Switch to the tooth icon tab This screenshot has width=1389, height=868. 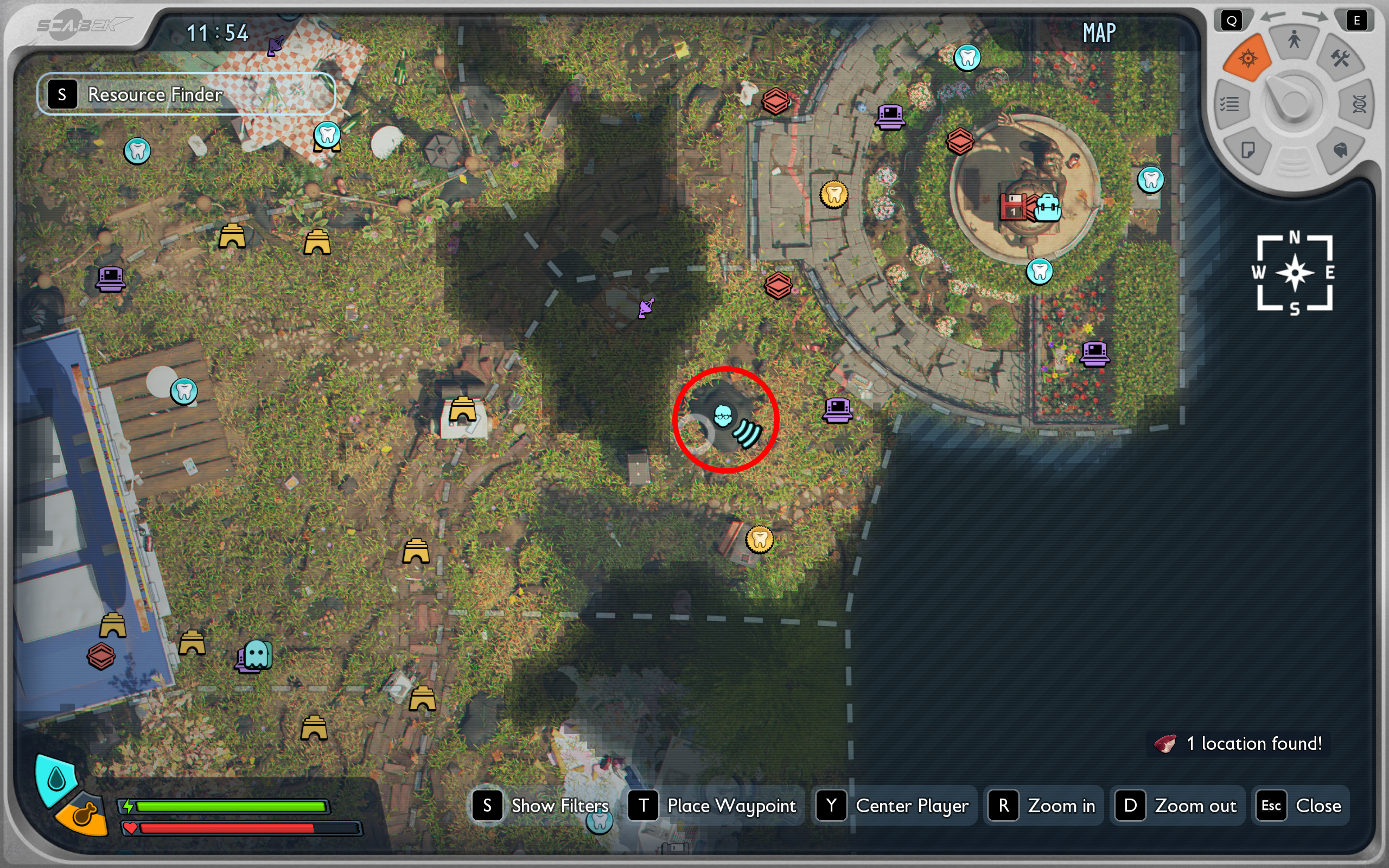(x=1340, y=150)
